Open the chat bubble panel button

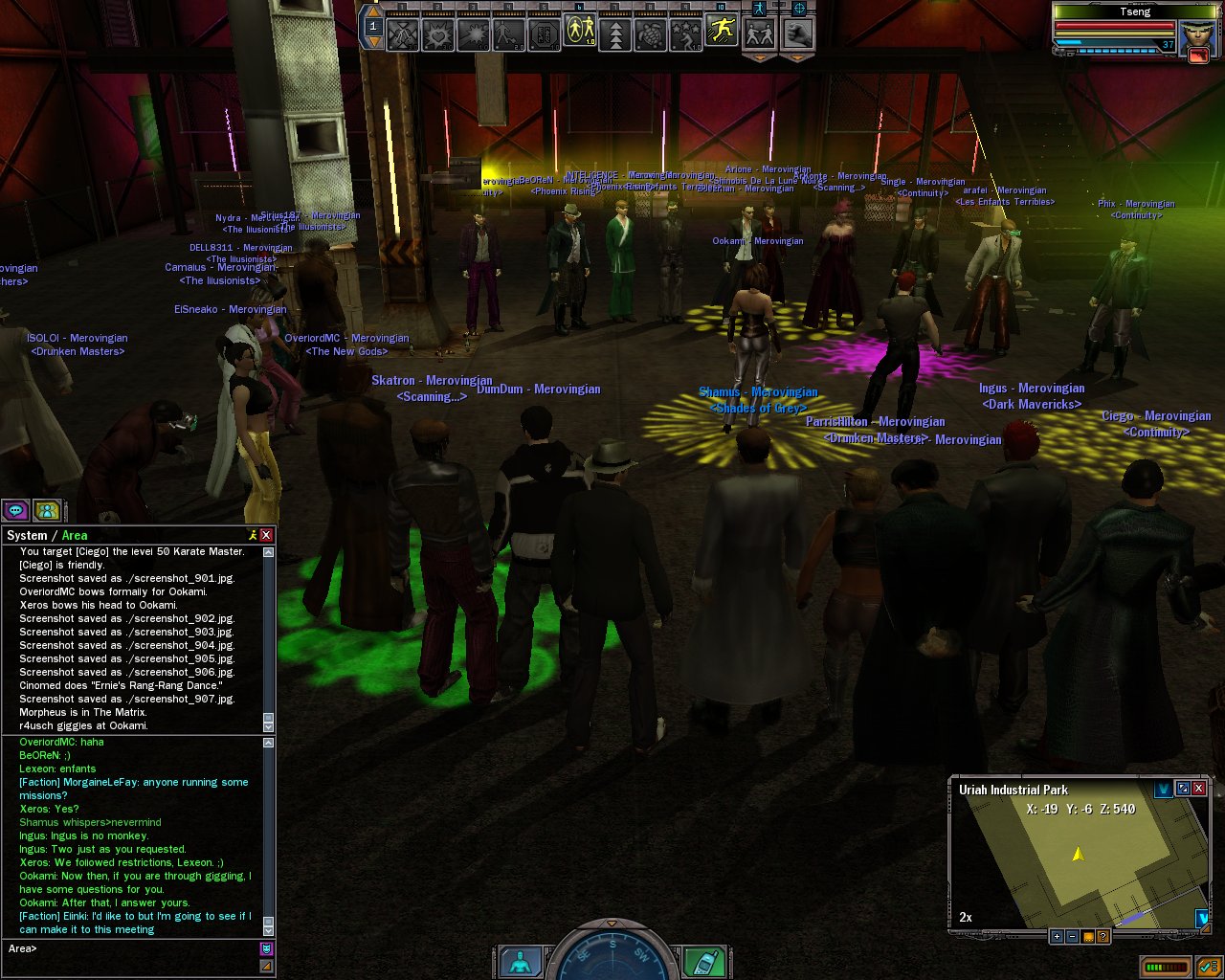point(16,510)
